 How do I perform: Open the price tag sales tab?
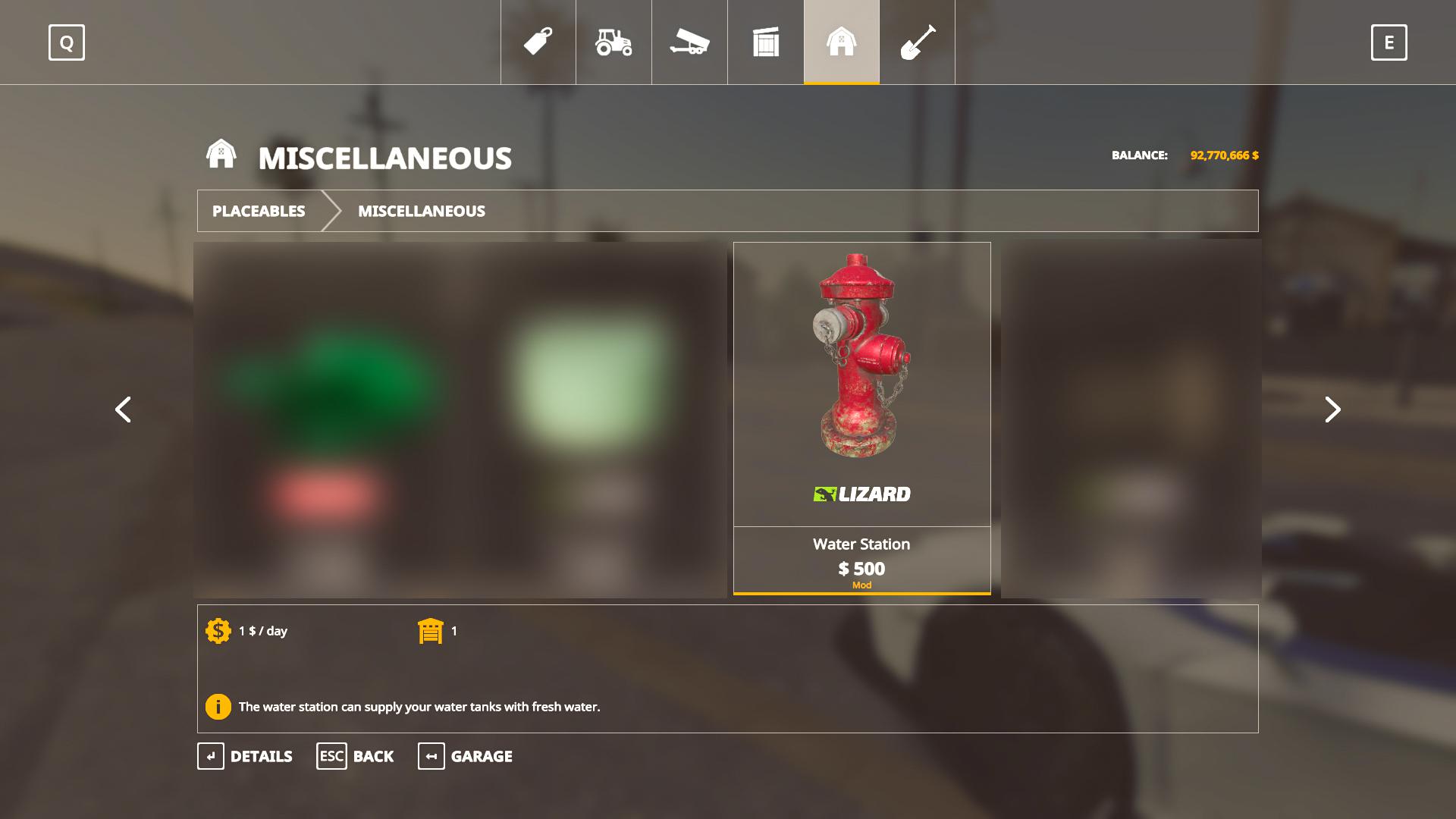click(x=538, y=42)
